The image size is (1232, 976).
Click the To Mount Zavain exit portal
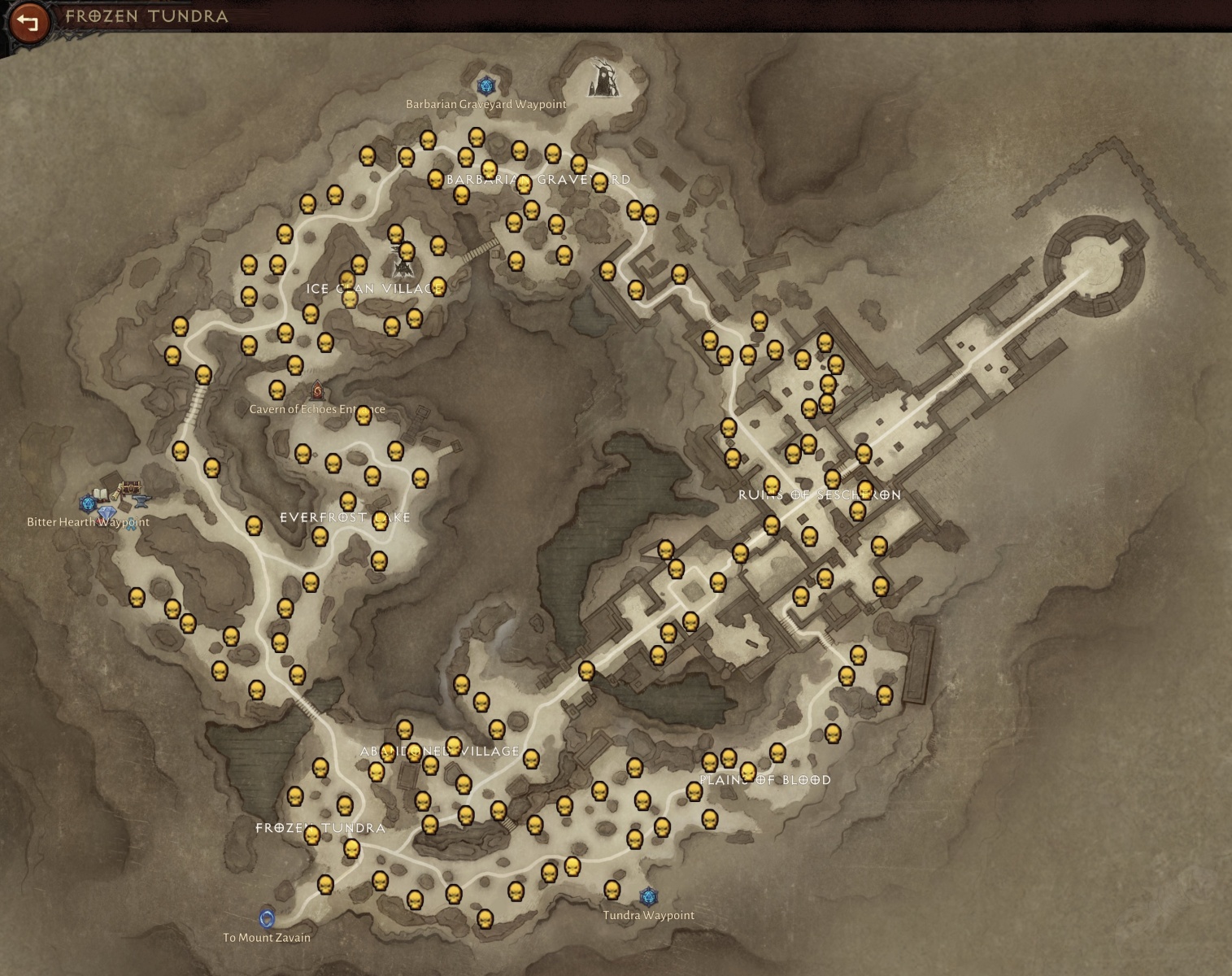[266, 918]
